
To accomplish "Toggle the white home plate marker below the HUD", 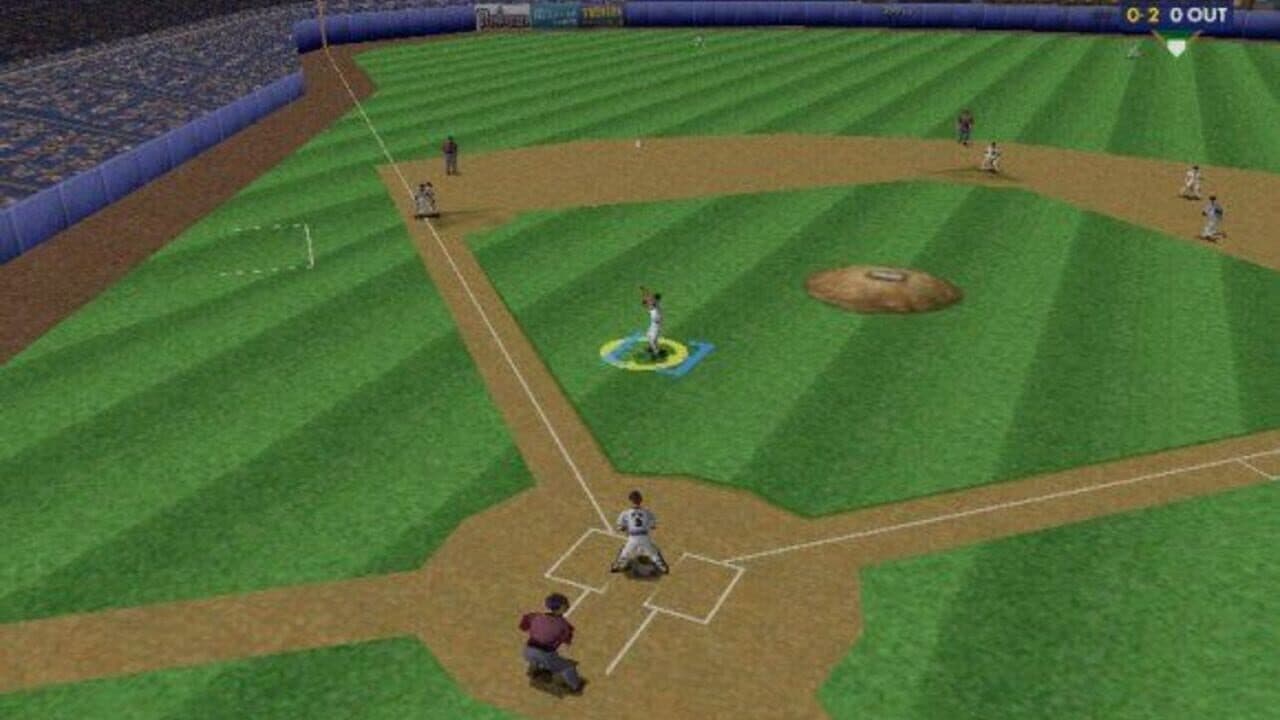I will tap(1177, 45).
